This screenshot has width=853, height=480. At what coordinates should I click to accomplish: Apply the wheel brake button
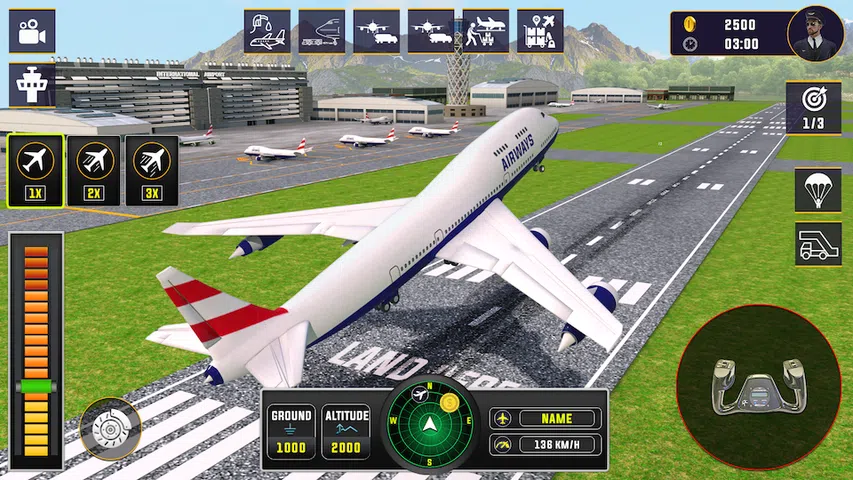point(109,429)
